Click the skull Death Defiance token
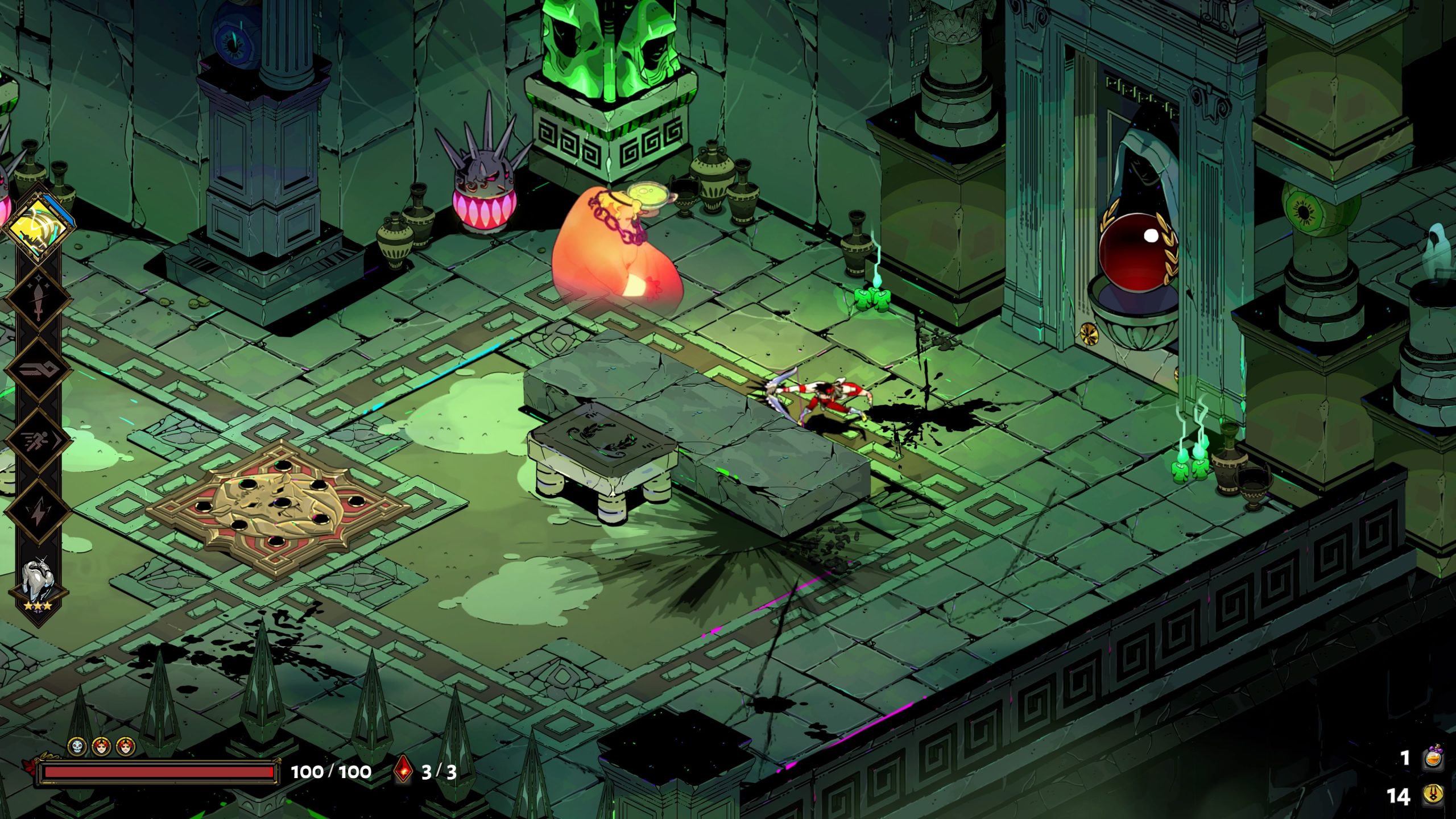 click(76, 746)
